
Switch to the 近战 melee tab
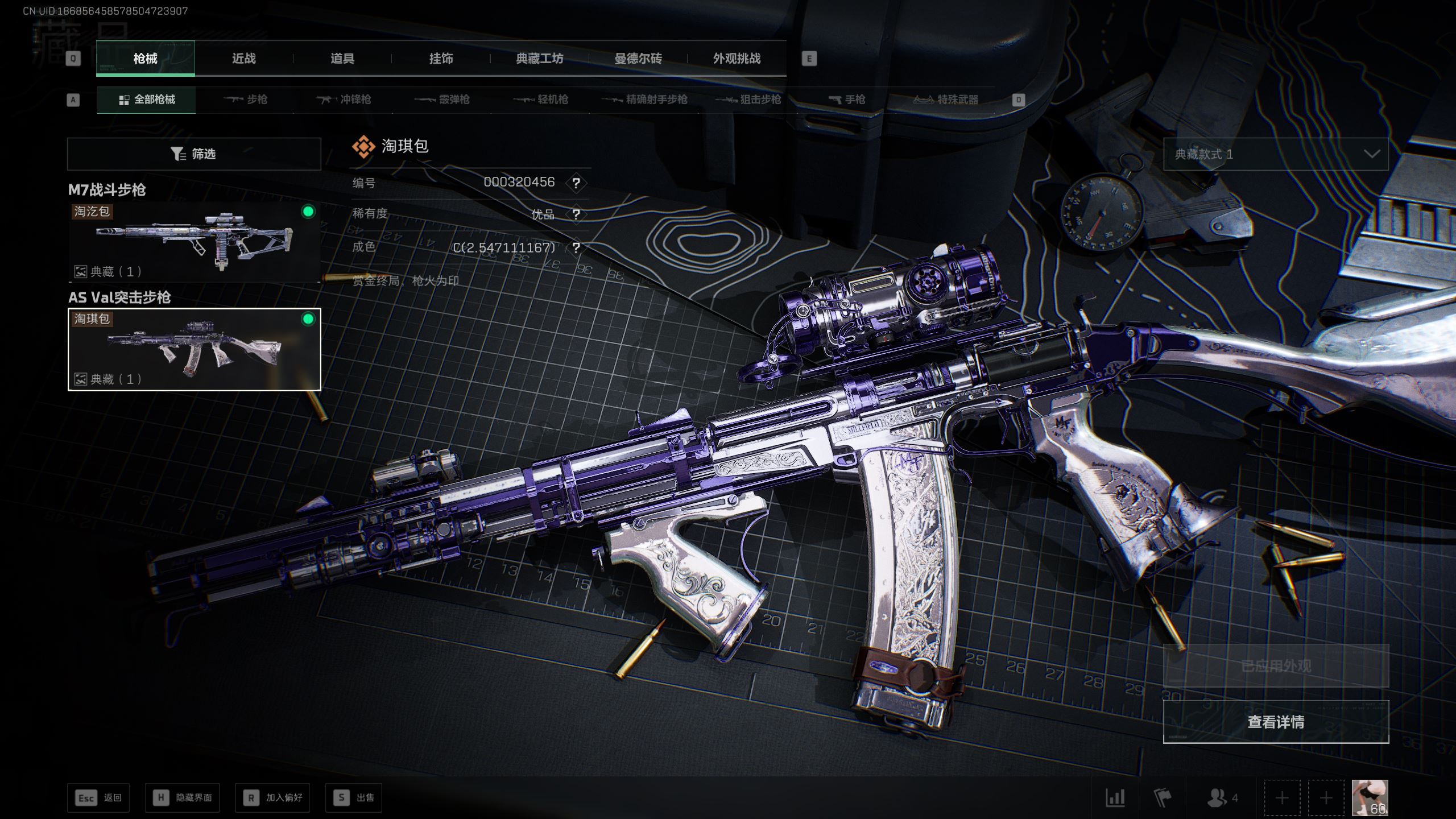[x=243, y=59]
